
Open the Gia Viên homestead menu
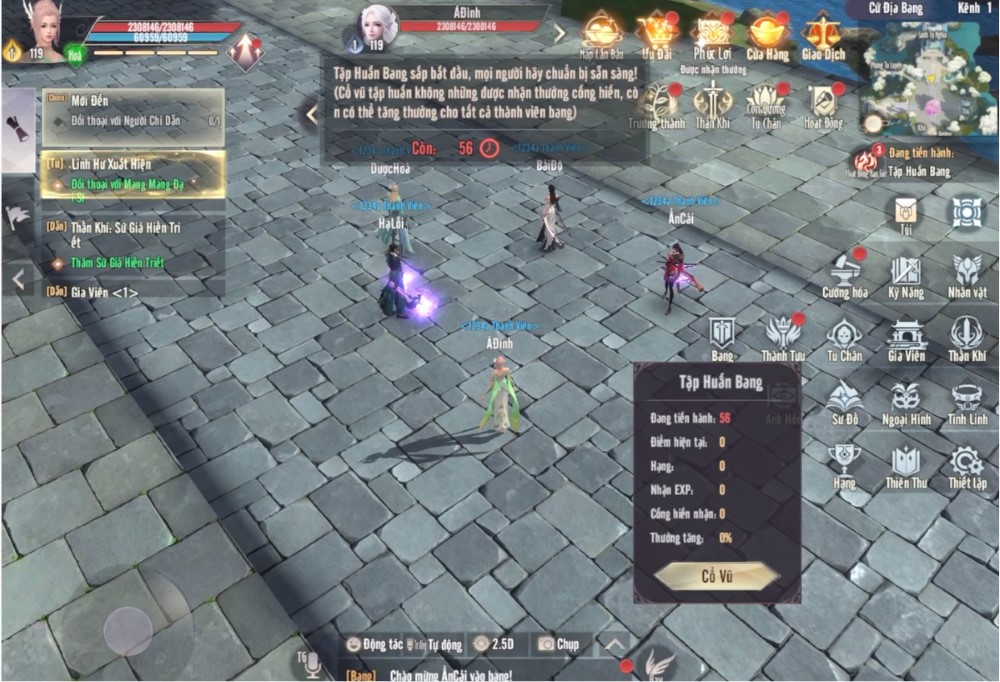pyautogui.click(x=906, y=337)
